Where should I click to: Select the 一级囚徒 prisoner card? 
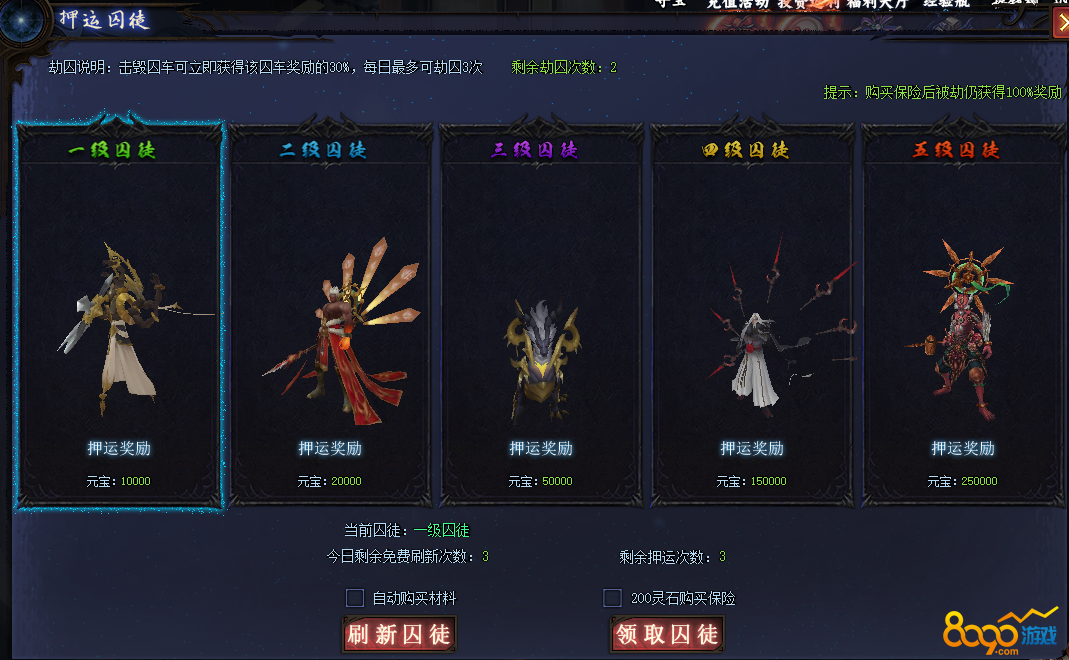119,315
